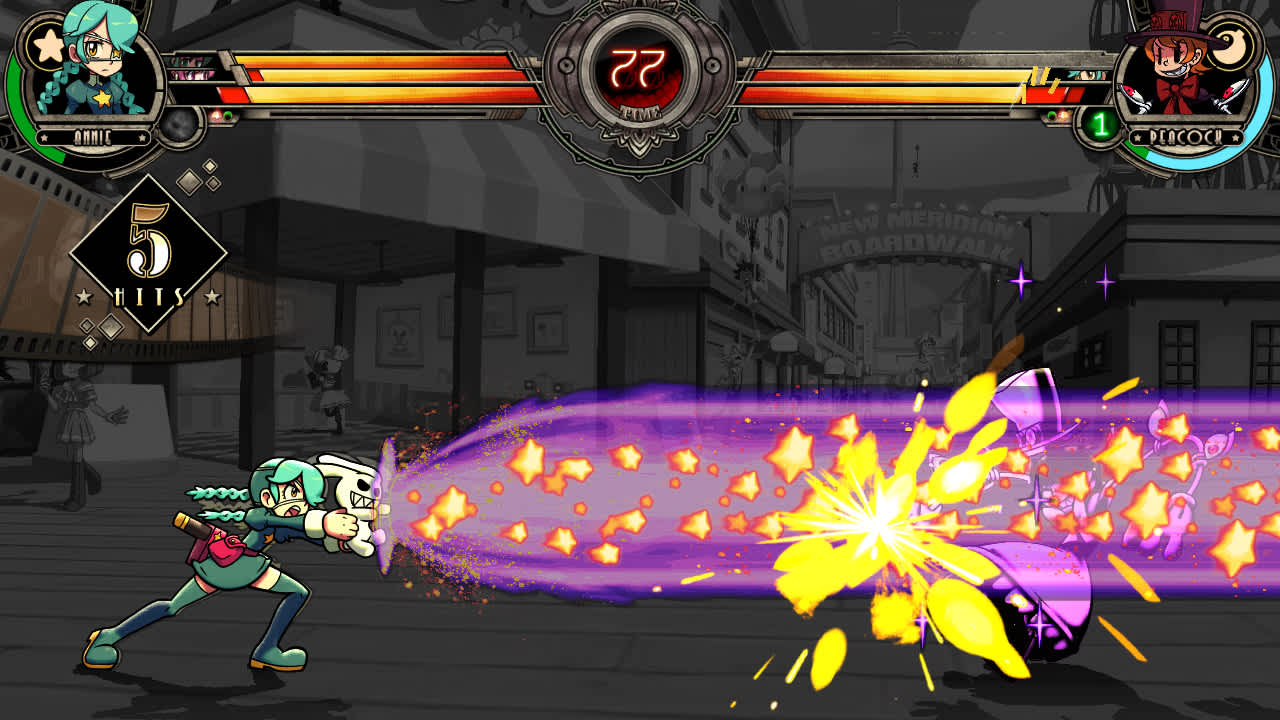Toggle the amber light beneath Peacock's health bar
Viewport: 1280px width, 720px height.
click(x=1064, y=114)
